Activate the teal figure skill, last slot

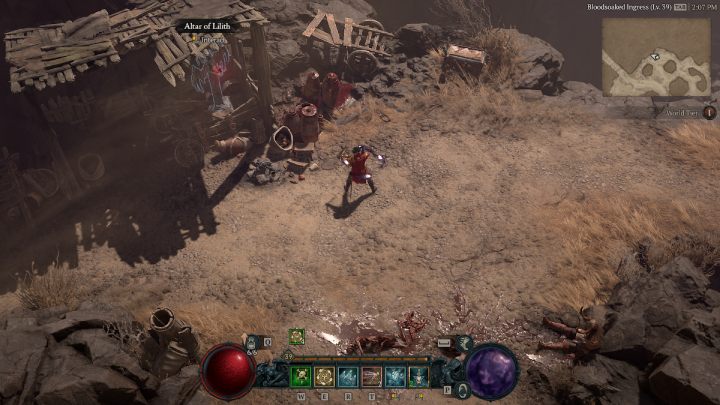(x=418, y=376)
